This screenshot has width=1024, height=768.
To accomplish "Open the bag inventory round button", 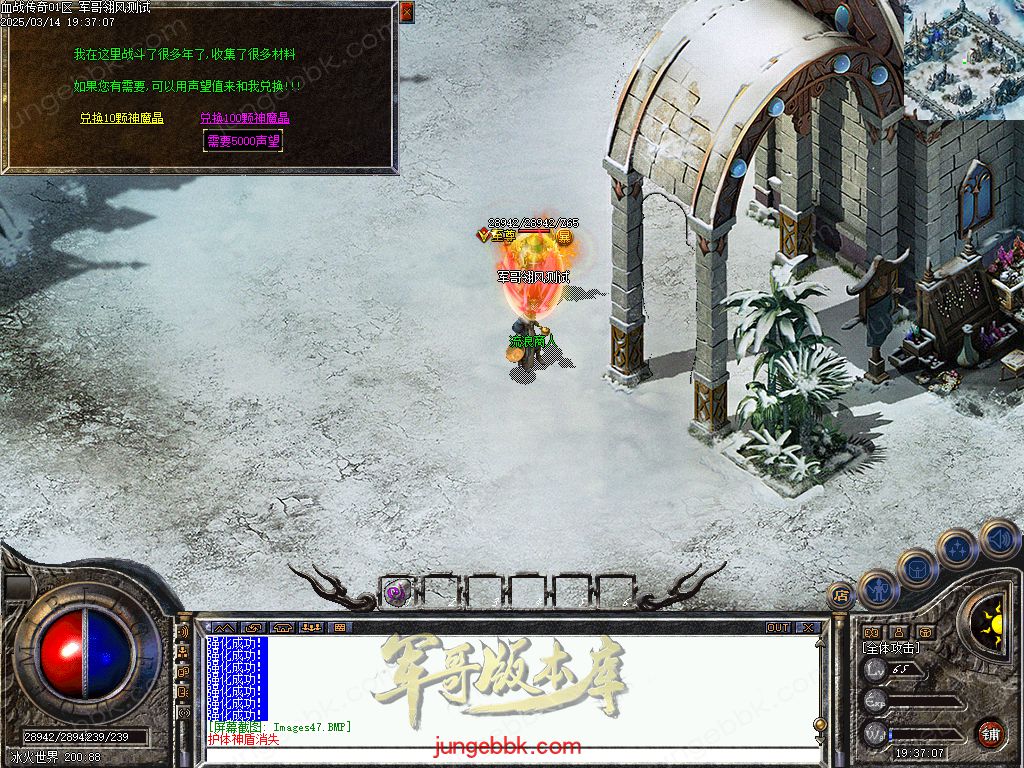I will tap(917, 568).
